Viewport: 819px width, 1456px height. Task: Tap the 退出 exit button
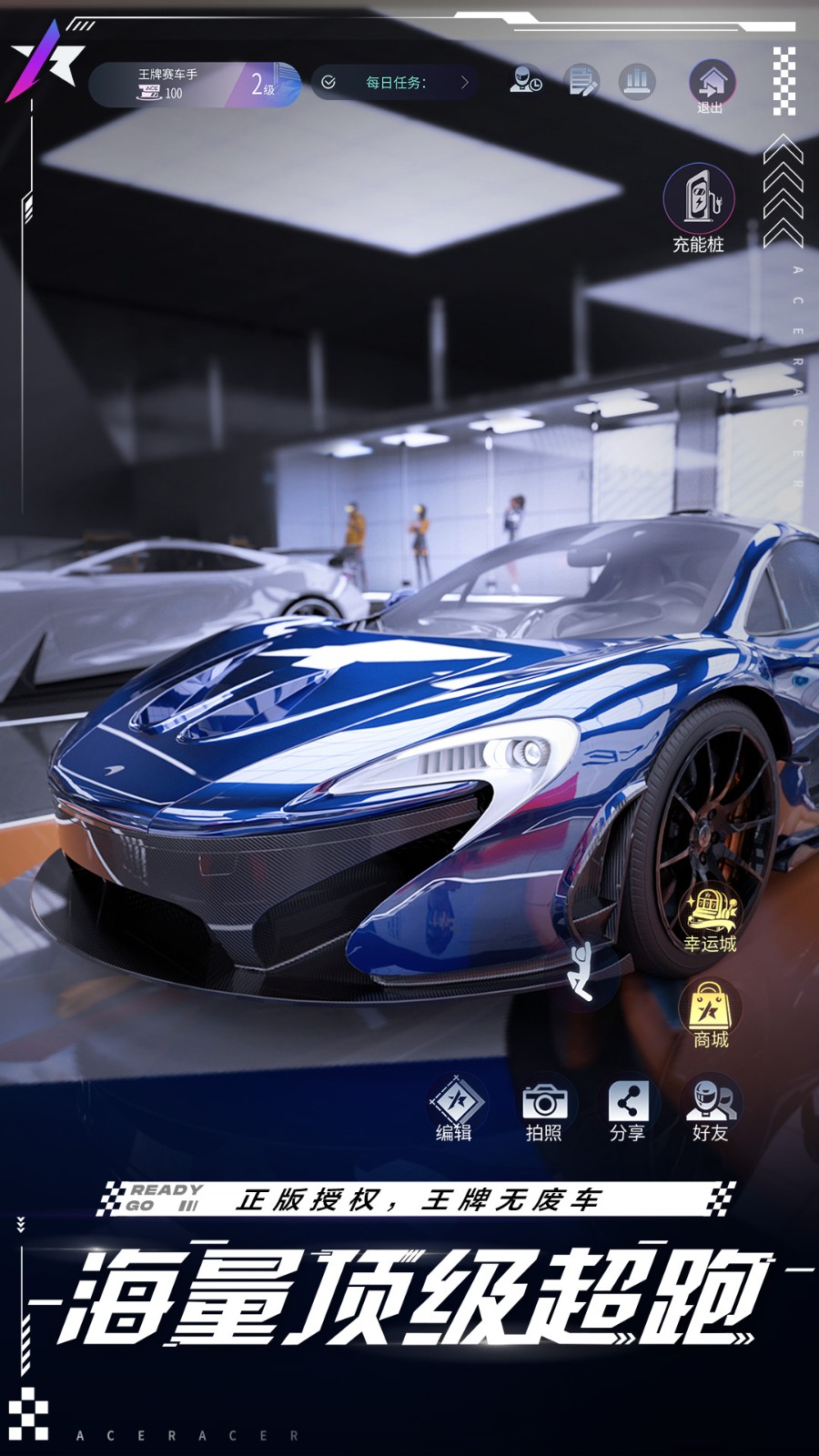(711, 87)
